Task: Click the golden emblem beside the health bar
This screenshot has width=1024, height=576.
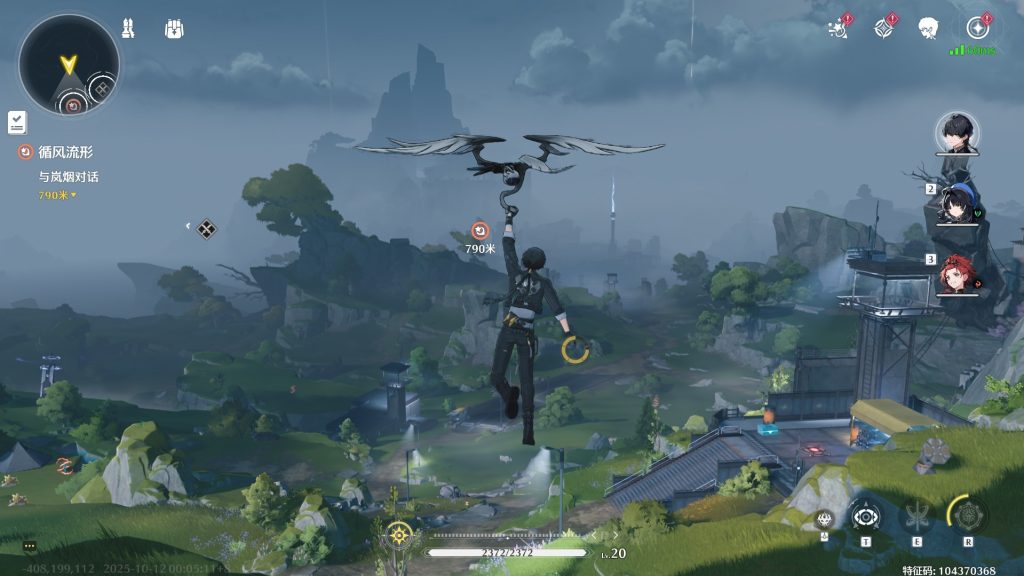Action: [399, 534]
